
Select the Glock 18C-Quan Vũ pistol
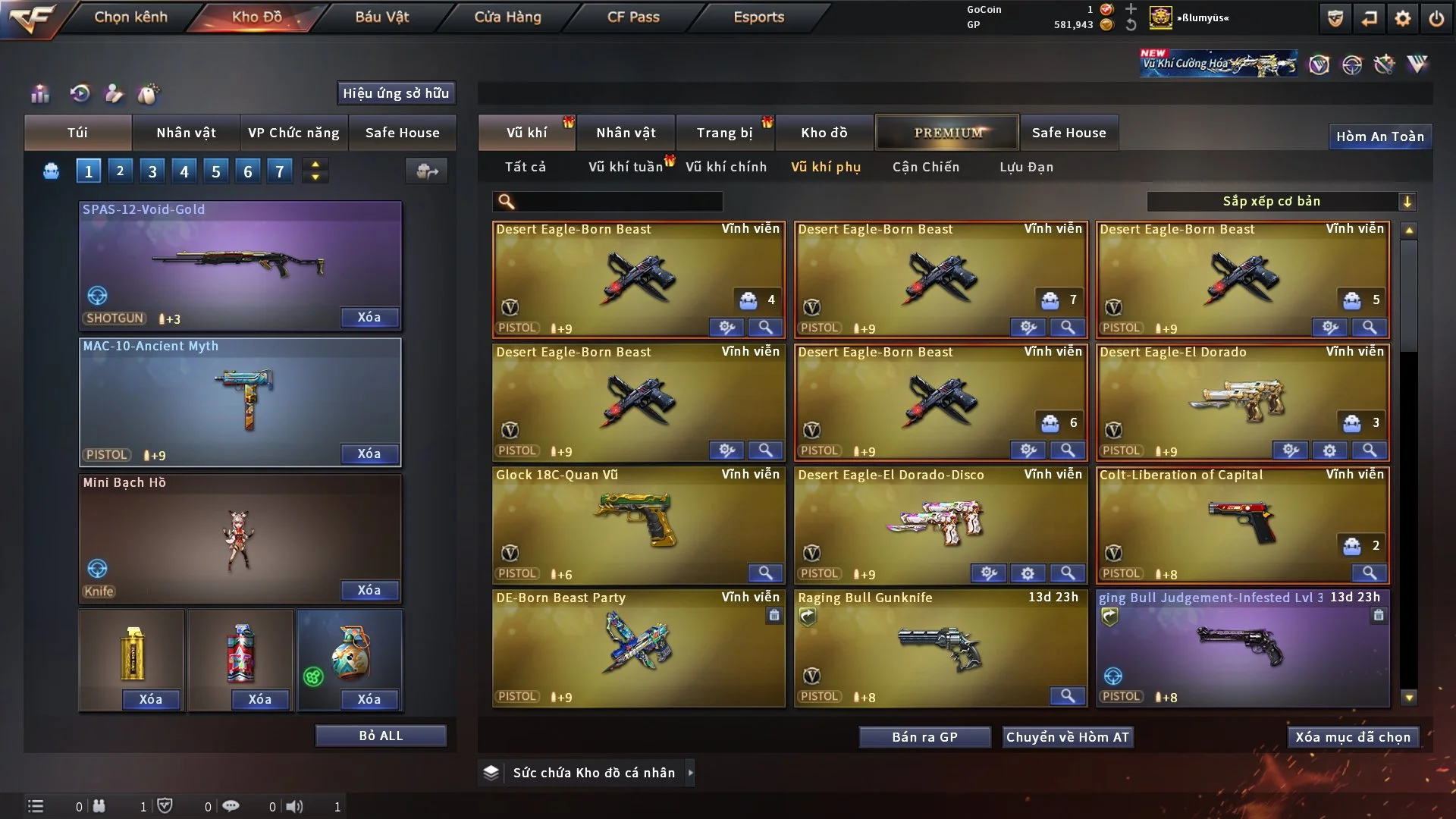click(638, 523)
